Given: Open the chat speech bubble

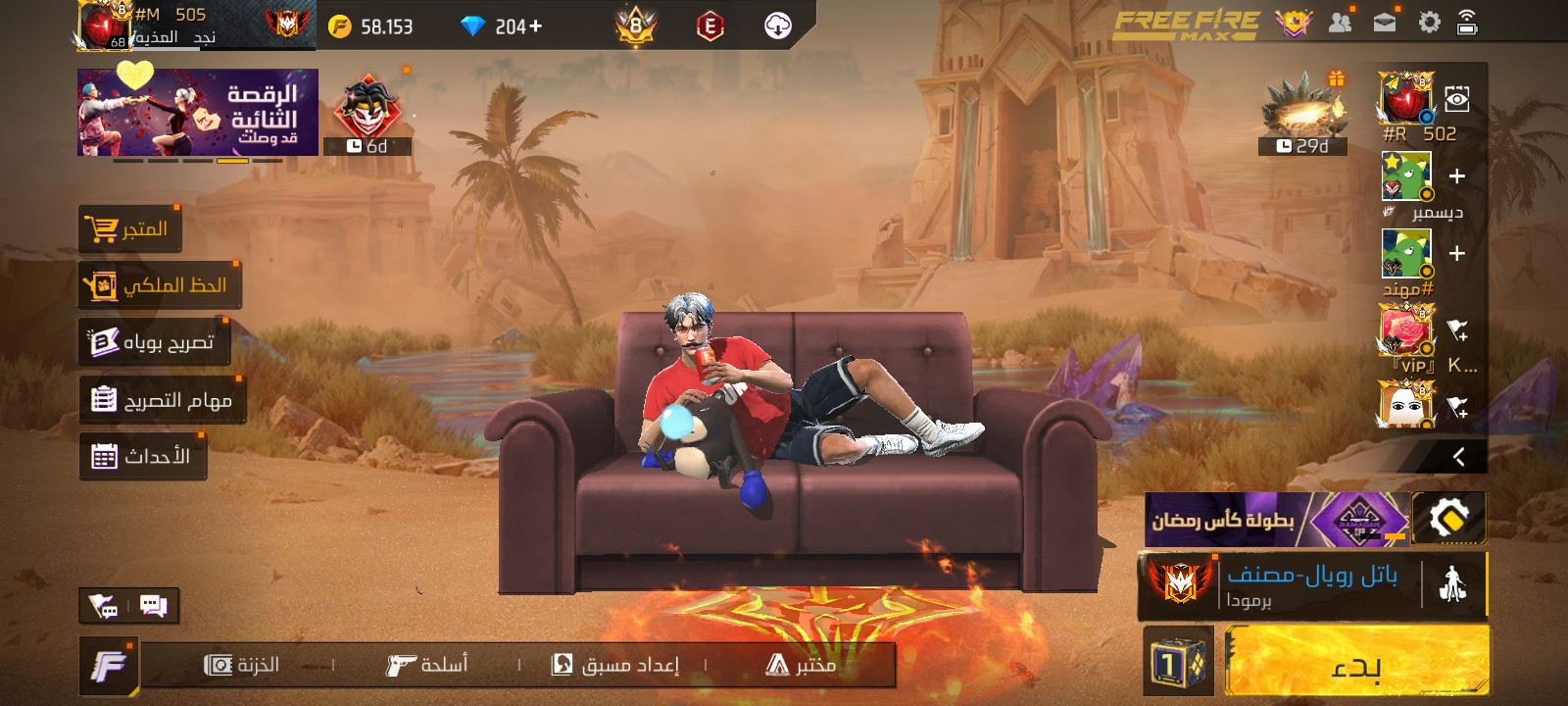Looking at the screenshot, I should click(x=154, y=605).
